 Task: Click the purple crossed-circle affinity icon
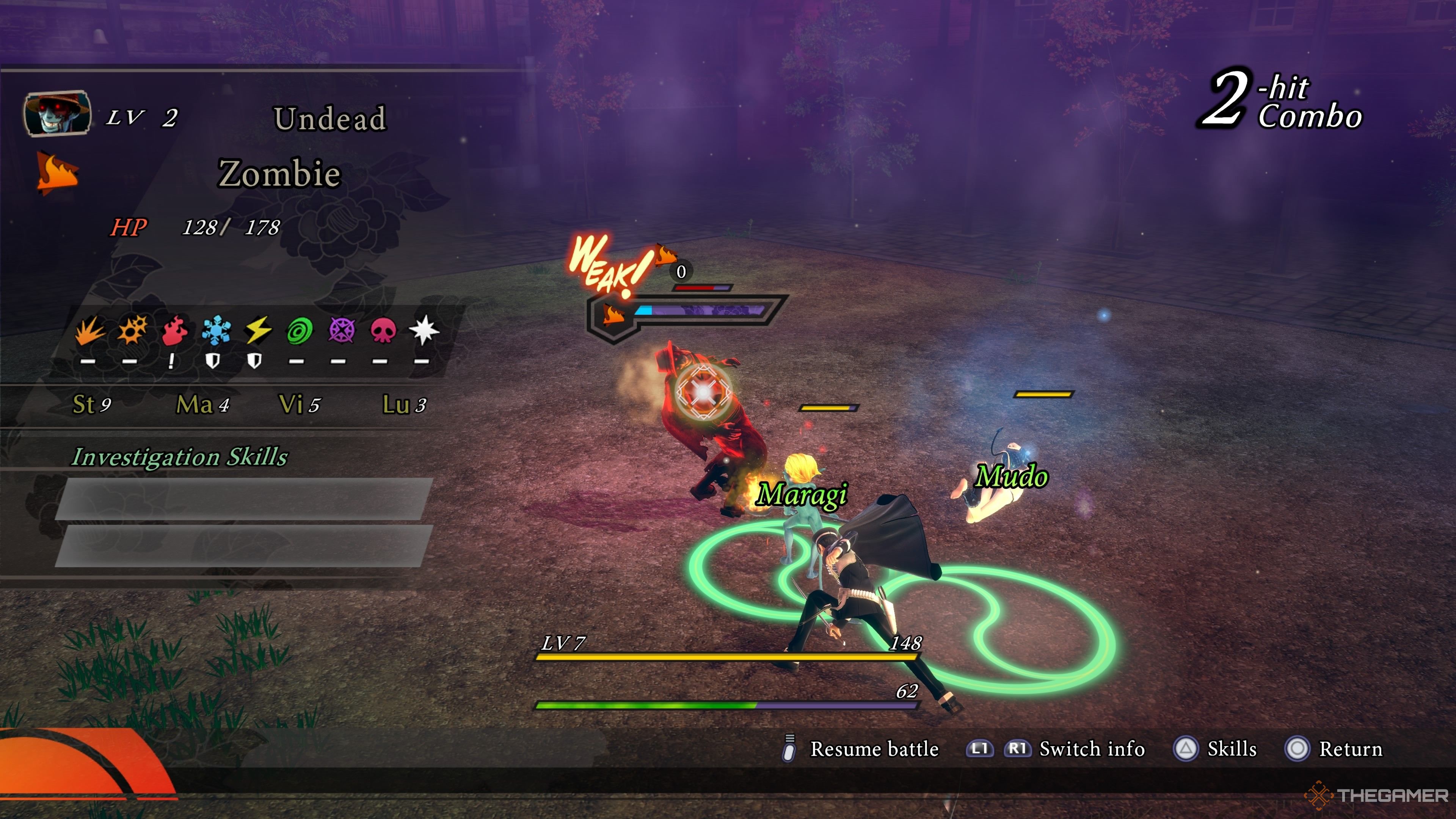(341, 330)
